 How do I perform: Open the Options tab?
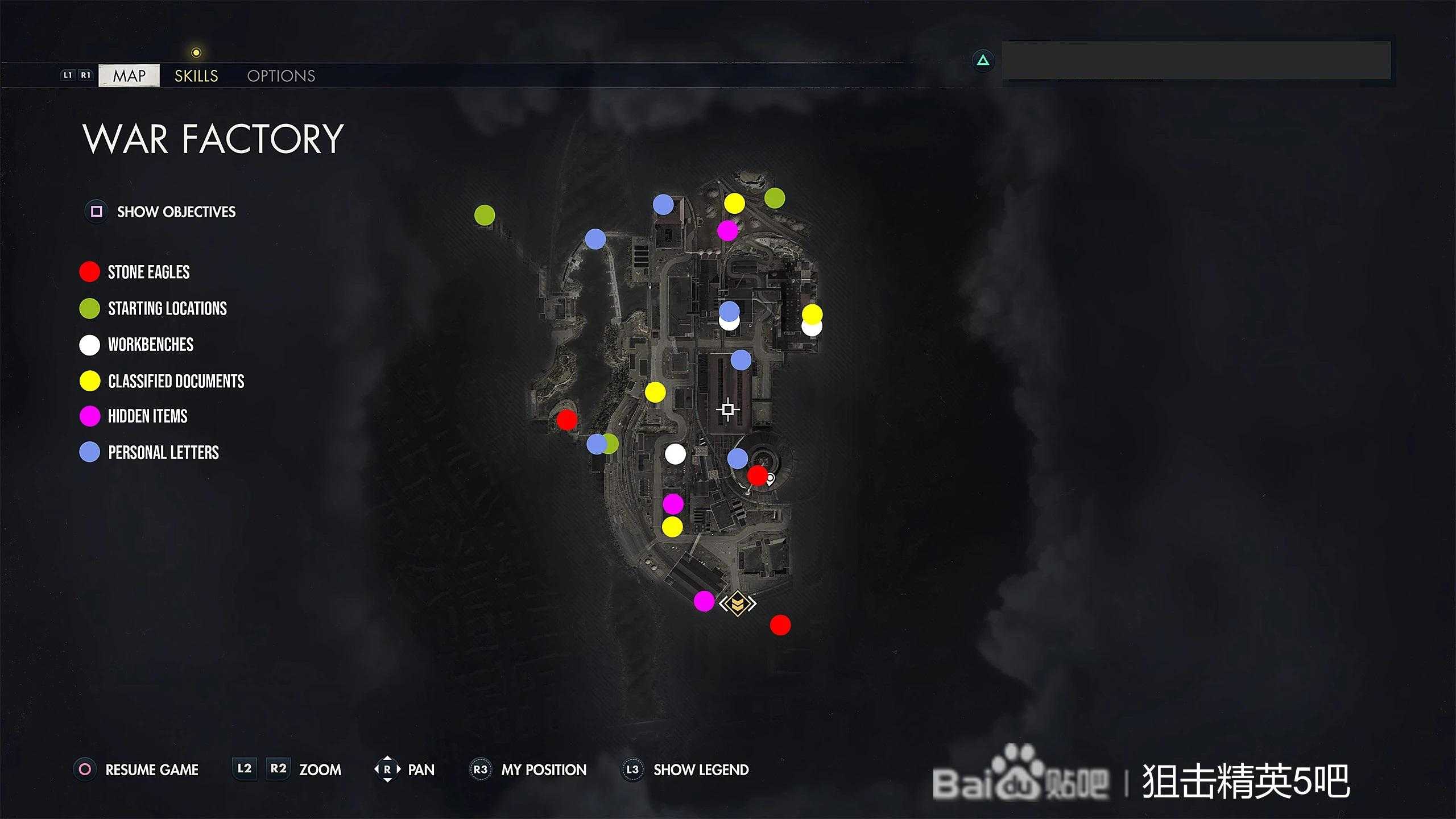(281, 76)
